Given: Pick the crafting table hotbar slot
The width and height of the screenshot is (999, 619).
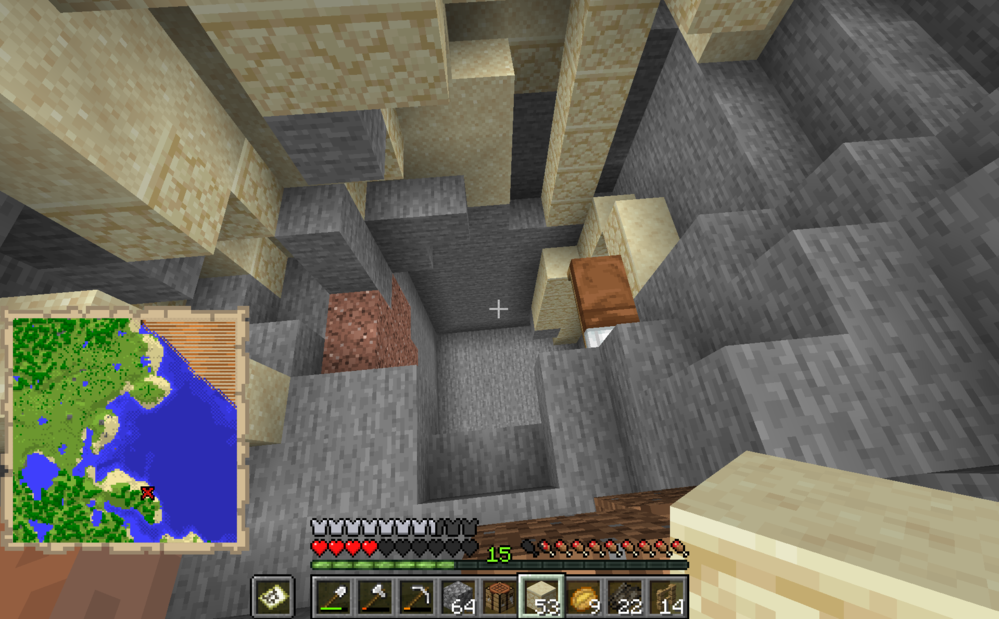Looking at the screenshot, I should 499,597.
